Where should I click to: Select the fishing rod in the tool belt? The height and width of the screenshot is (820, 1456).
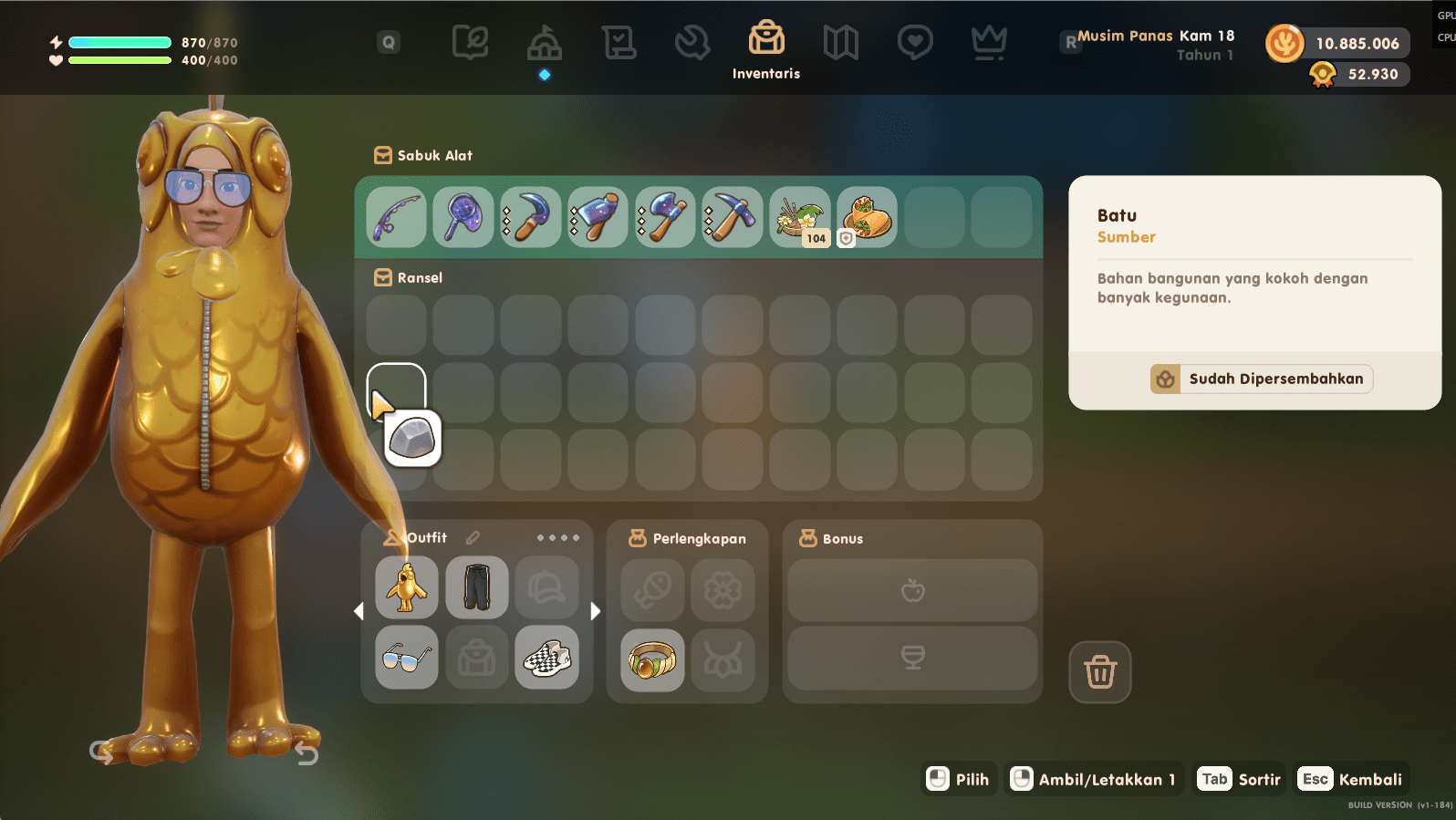pos(396,217)
